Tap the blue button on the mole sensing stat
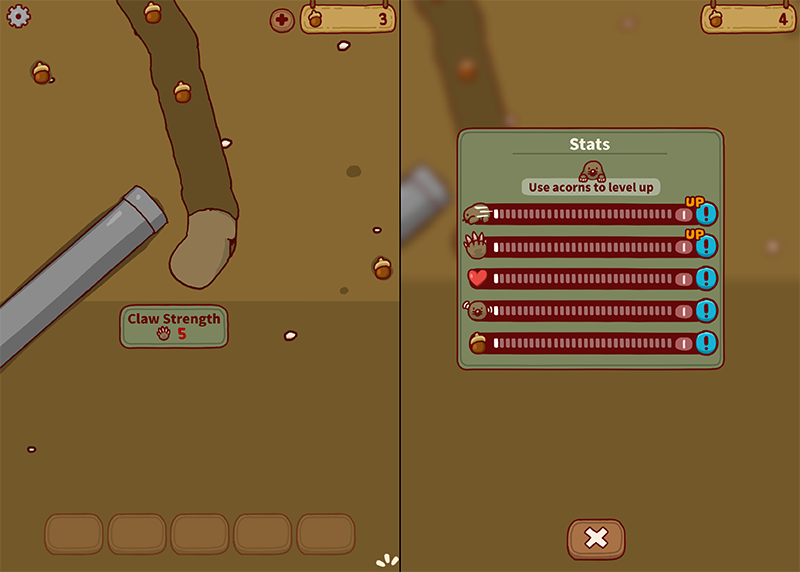Screen dimensions: 800x572 (707, 311)
